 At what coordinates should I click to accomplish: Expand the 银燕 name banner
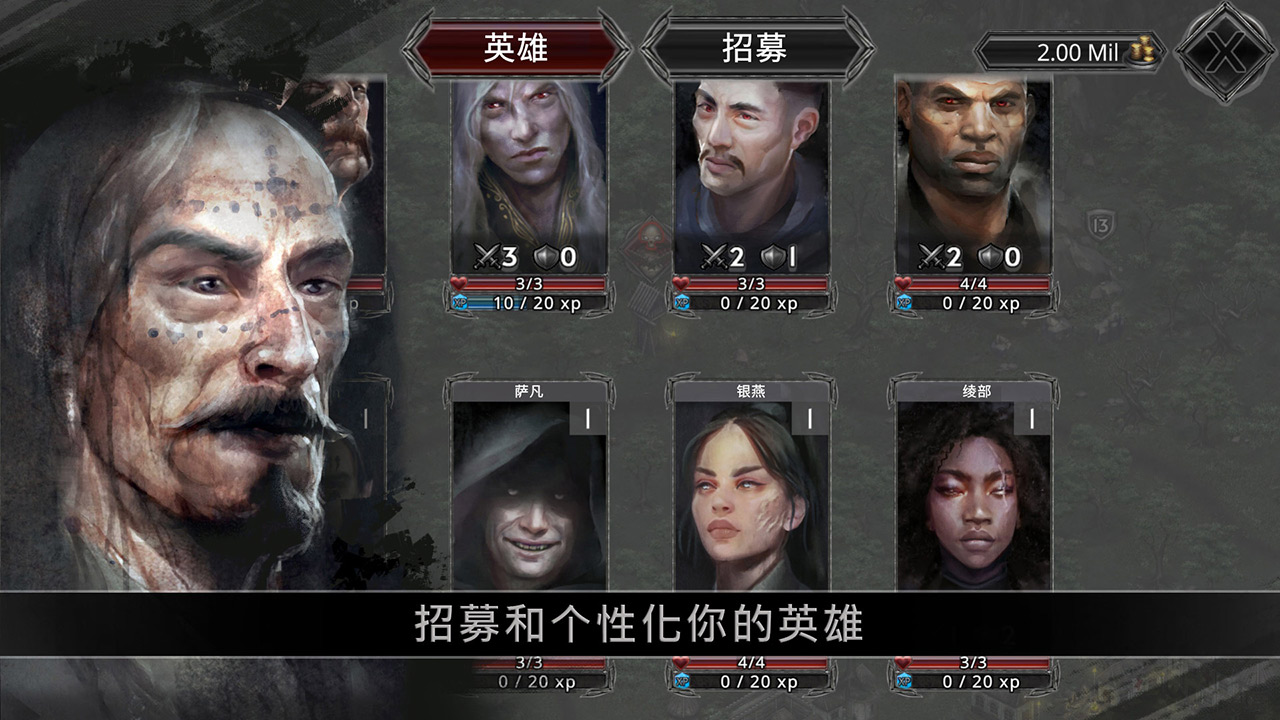(750, 393)
